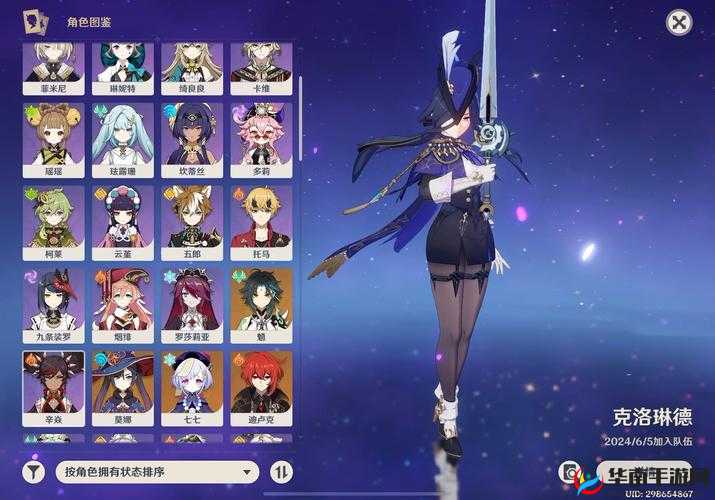Open the character filter funnel
This screenshot has width=715, height=500.
(34, 471)
